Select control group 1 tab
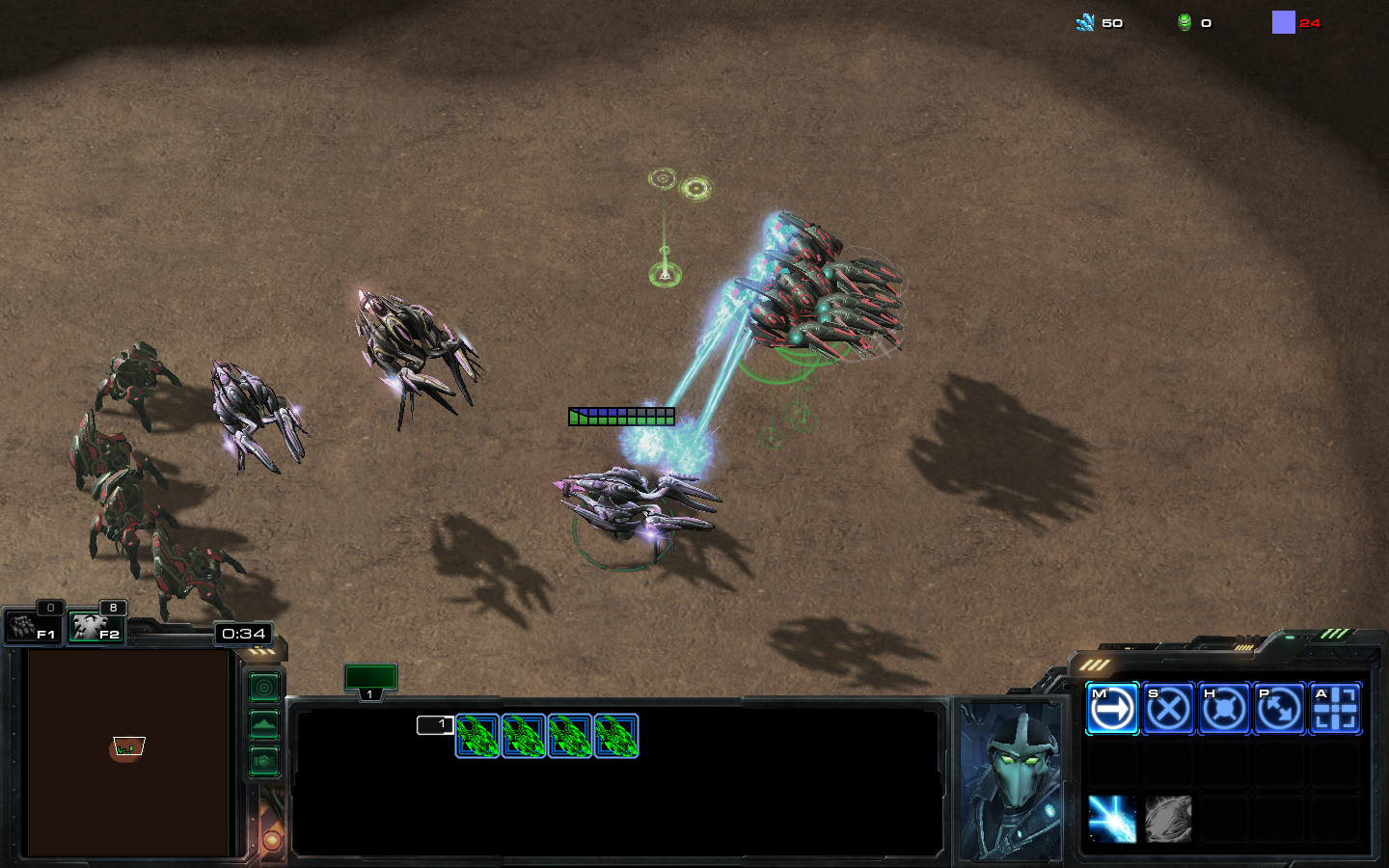This screenshot has height=868, width=1389. click(370, 680)
